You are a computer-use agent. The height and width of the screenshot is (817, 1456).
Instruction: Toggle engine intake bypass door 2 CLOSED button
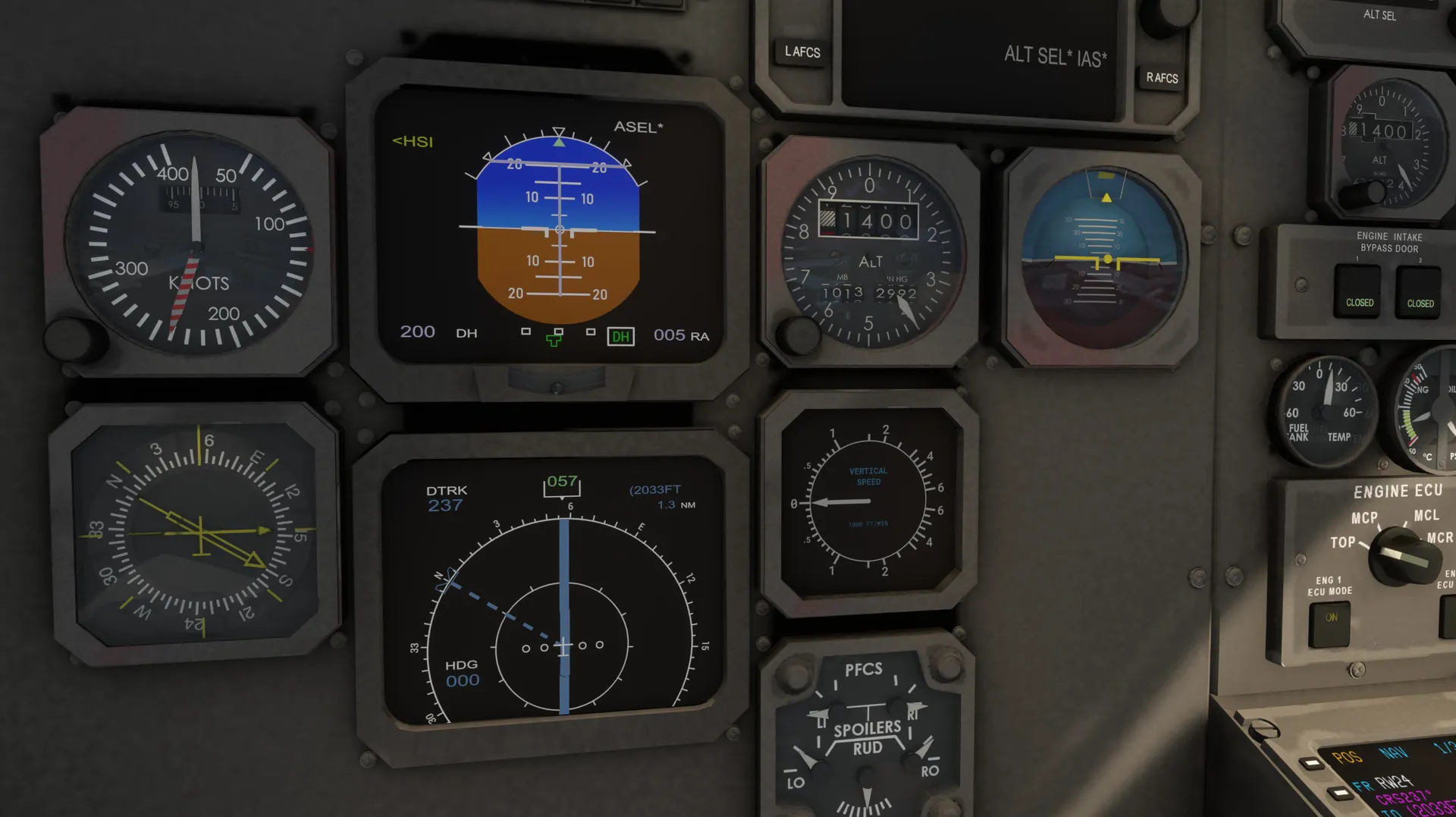click(1420, 294)
